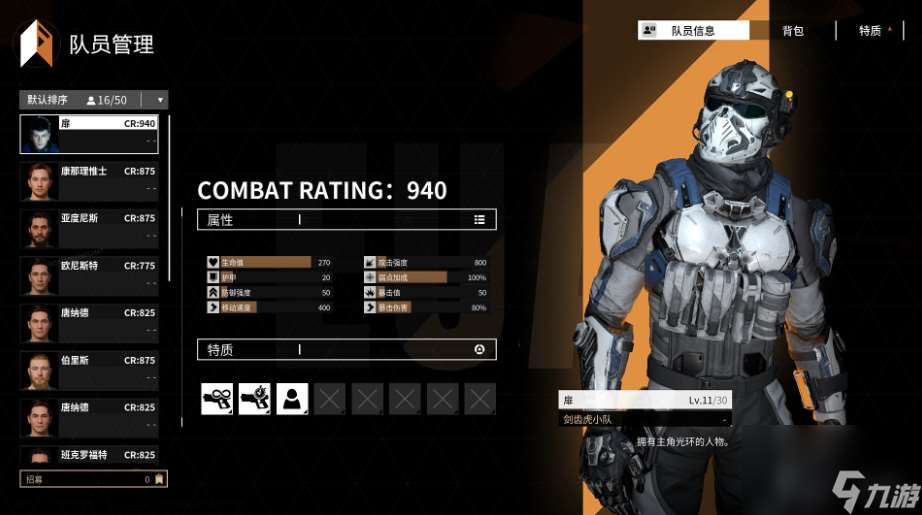Open the 背包 backpack tab
The width and height of the screenshot is (922, 515).
click(x=793, y=31)
